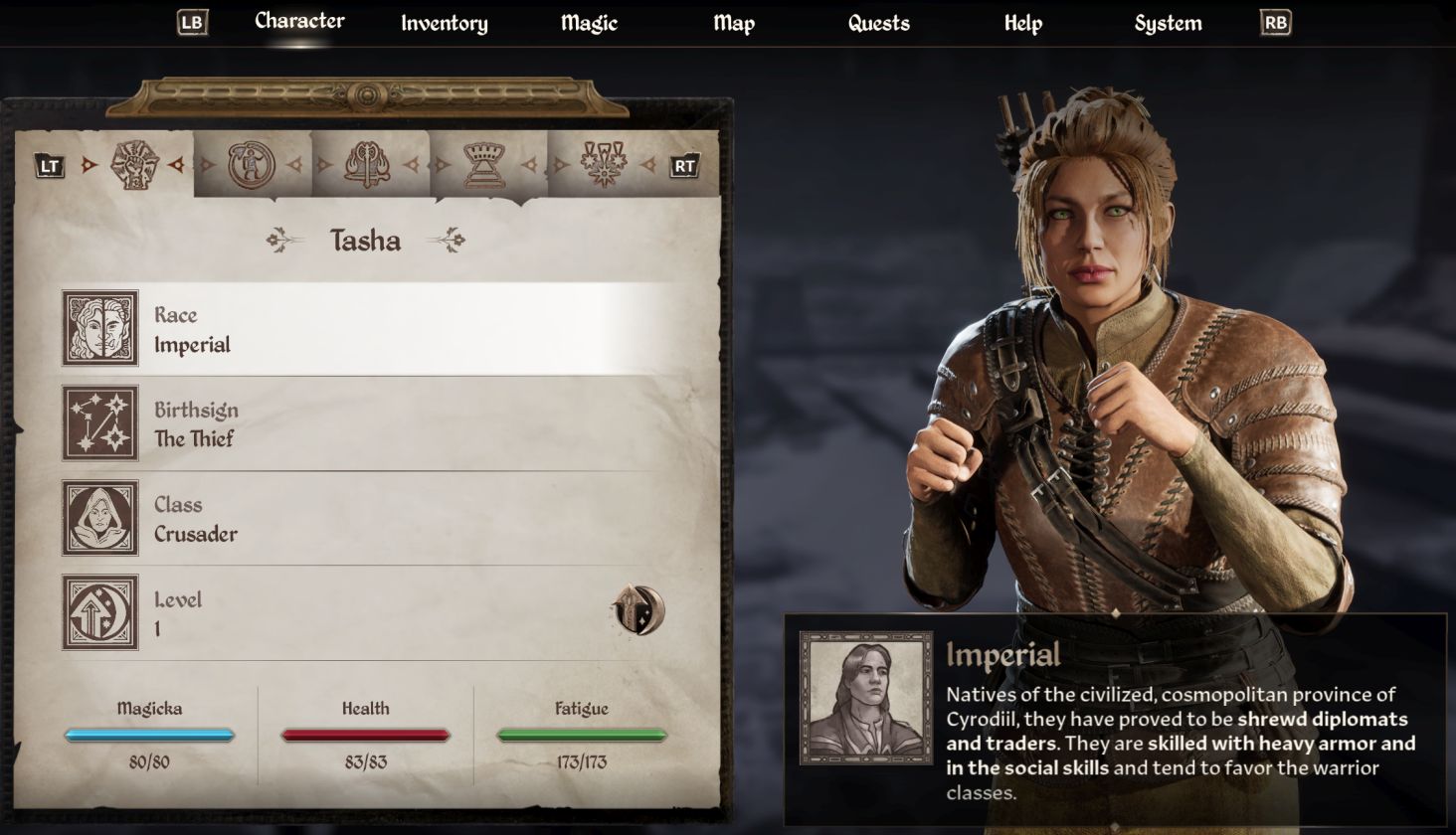Select the raised fist character sub-tab

[134, 165]
